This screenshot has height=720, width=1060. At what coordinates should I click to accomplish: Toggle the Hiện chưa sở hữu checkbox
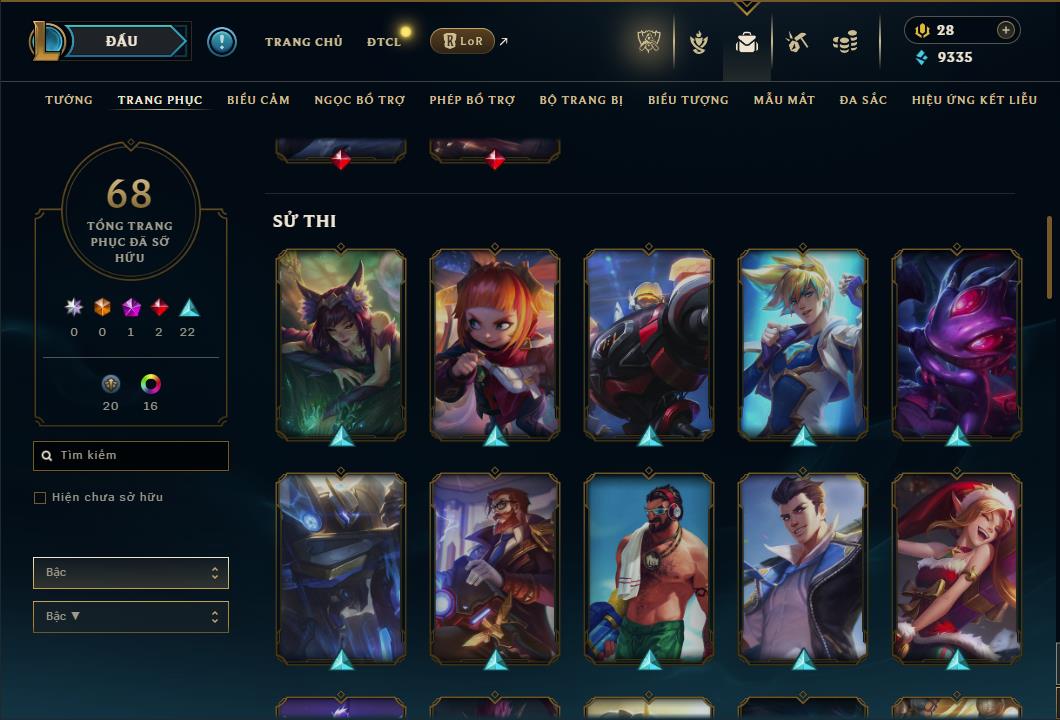40,498
